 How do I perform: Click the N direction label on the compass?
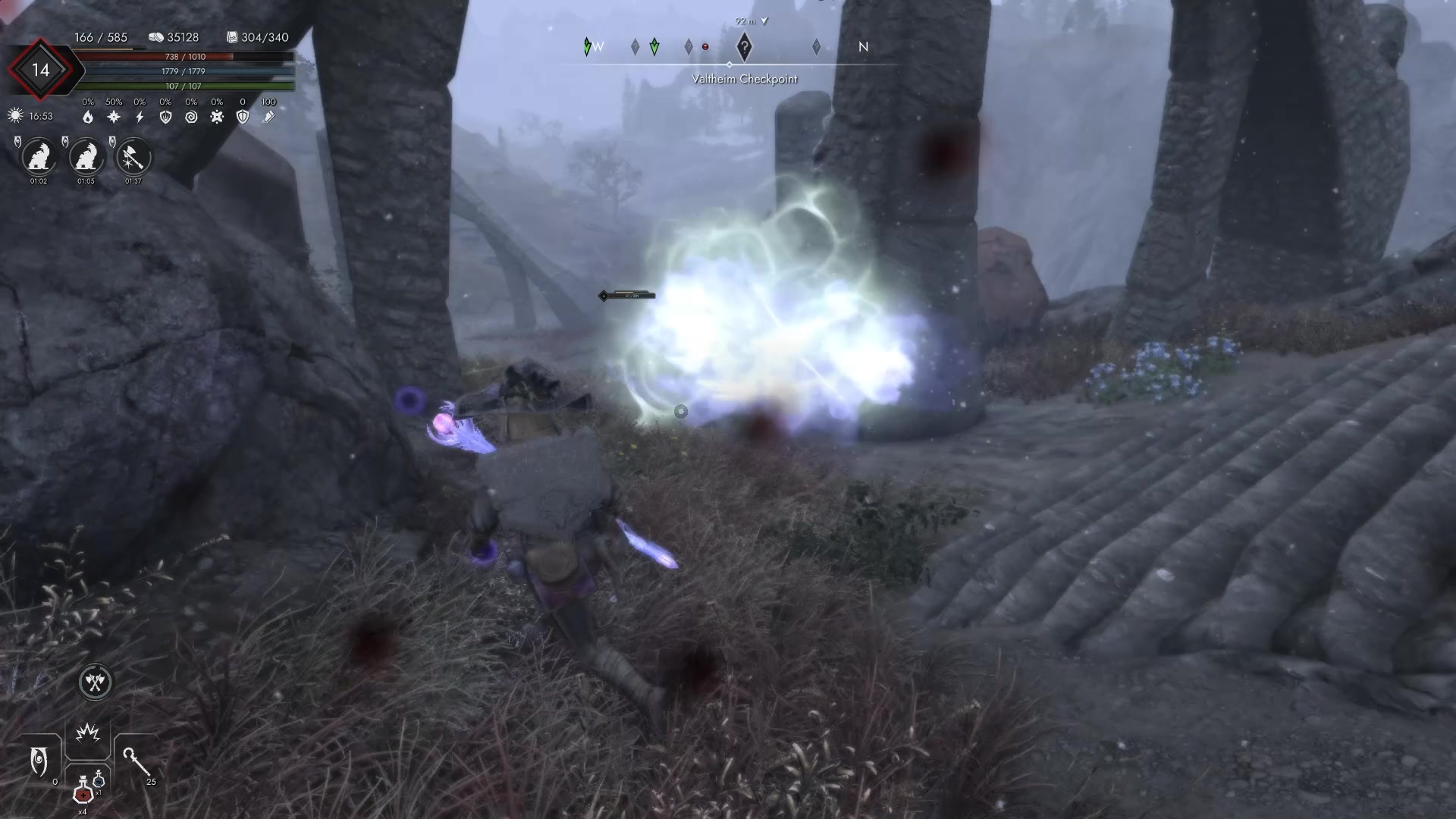click(862, 46)
